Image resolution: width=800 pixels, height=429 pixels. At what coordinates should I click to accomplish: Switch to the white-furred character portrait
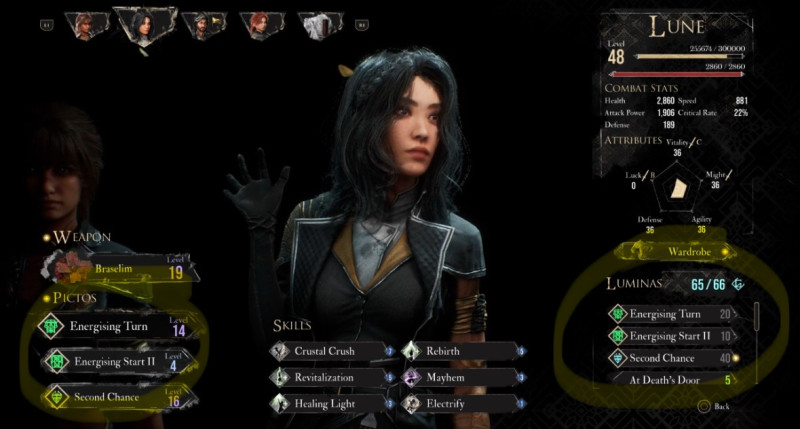coord(318,24)
